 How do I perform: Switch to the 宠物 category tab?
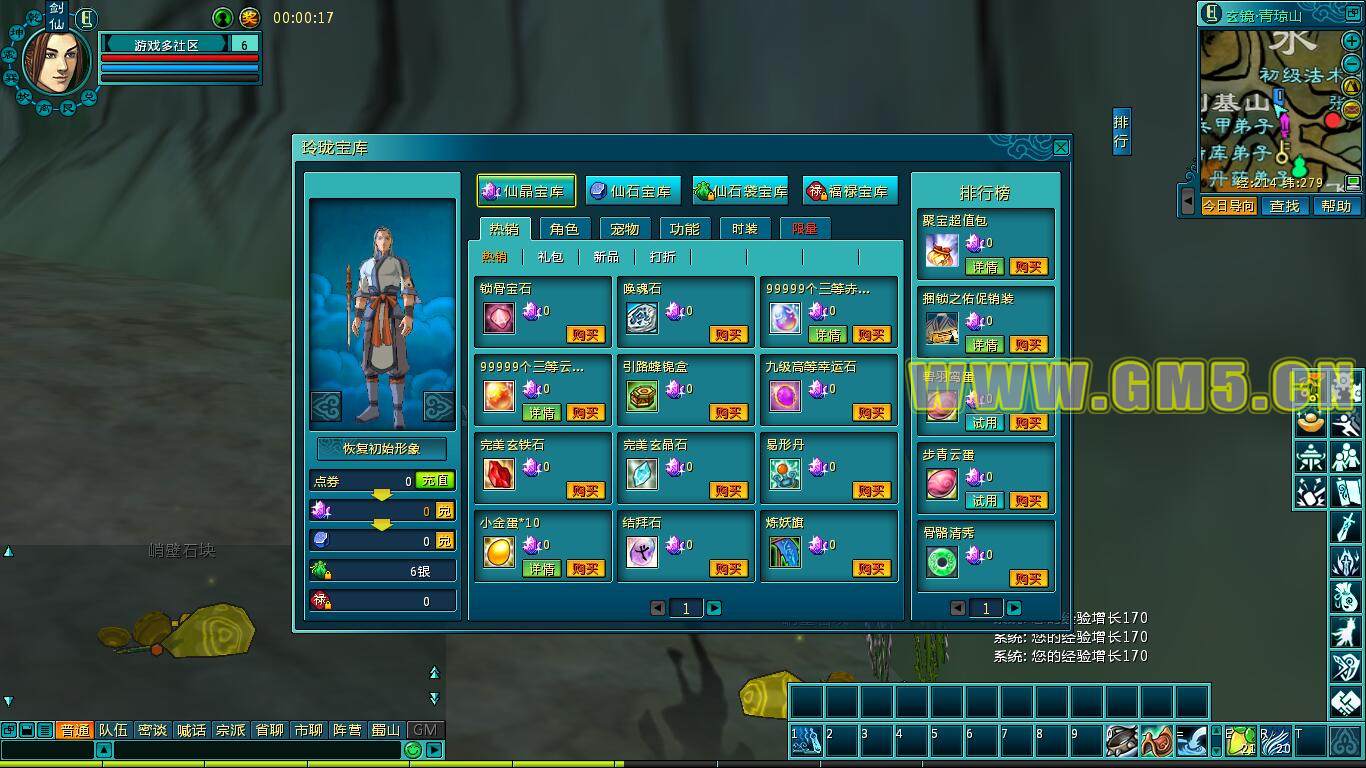click(x=624, y=229)
